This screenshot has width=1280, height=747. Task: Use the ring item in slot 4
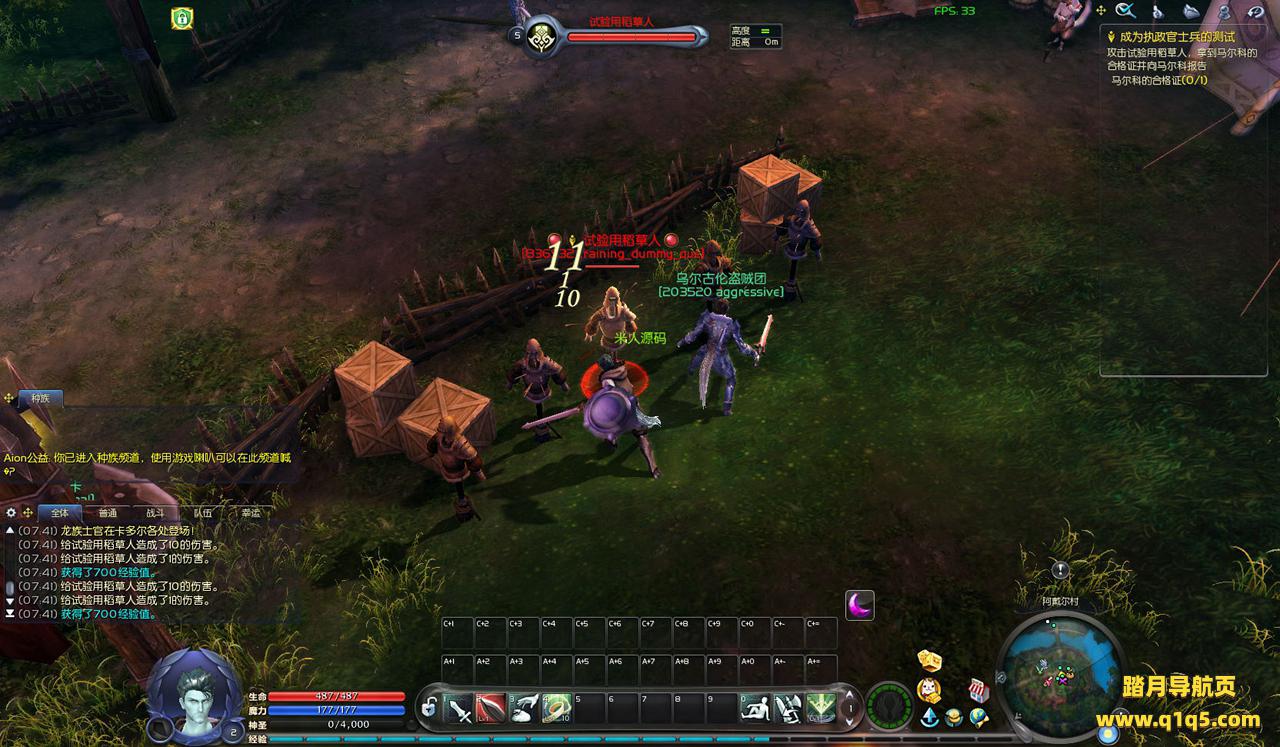(557, 708)
